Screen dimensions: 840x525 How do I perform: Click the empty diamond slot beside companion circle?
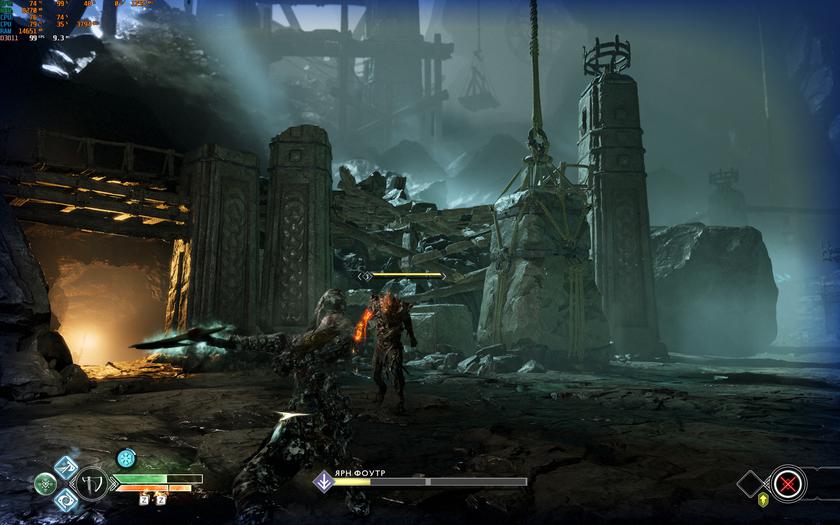pos(752,485)
